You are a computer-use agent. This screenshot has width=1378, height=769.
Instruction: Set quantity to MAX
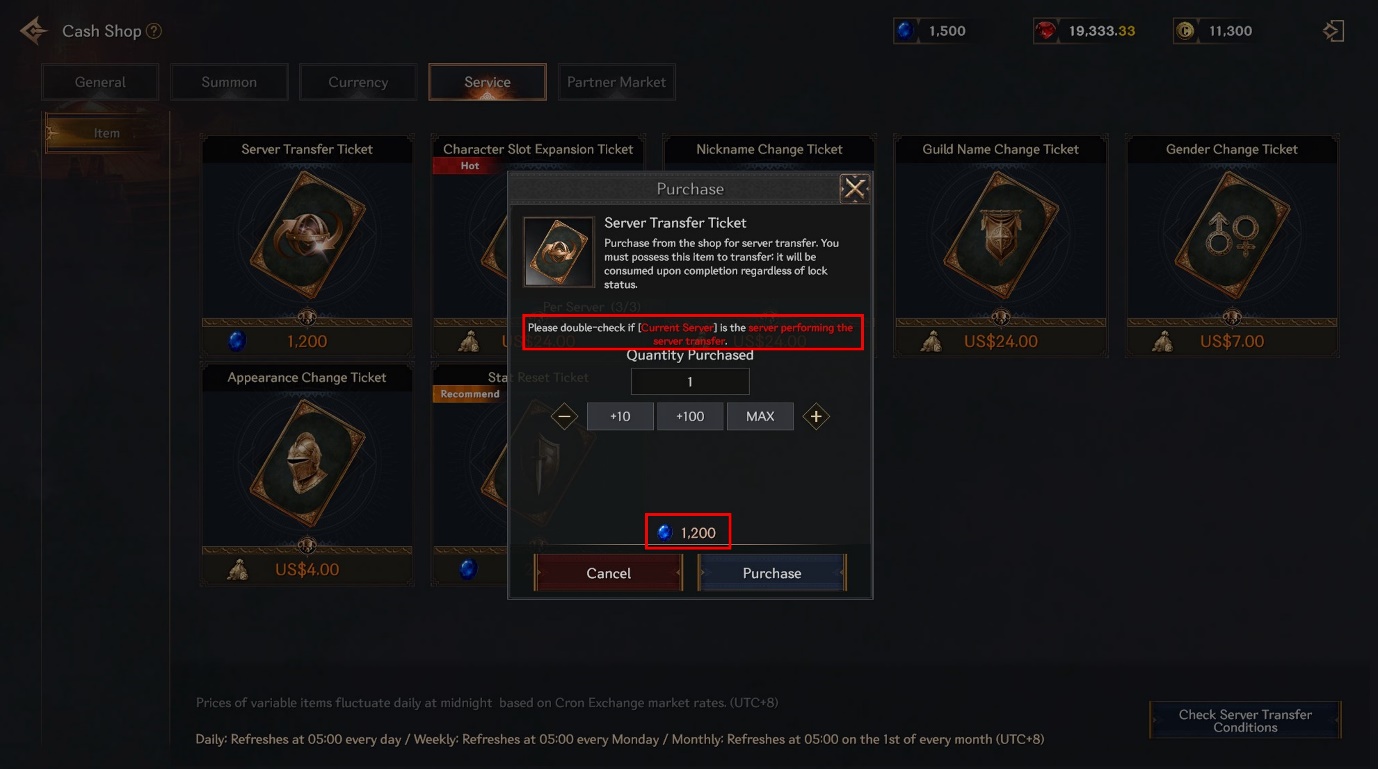(760, 416)
